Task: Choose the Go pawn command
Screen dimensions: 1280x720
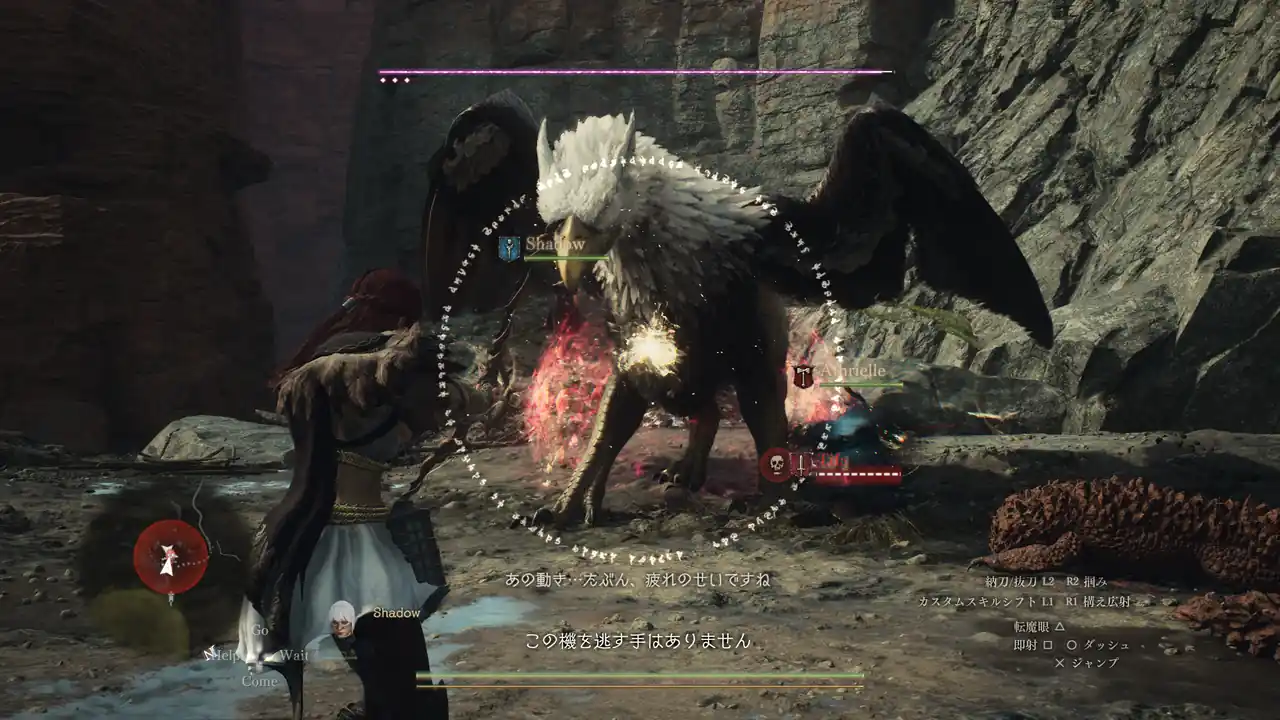Action: [x=260, y=631]
